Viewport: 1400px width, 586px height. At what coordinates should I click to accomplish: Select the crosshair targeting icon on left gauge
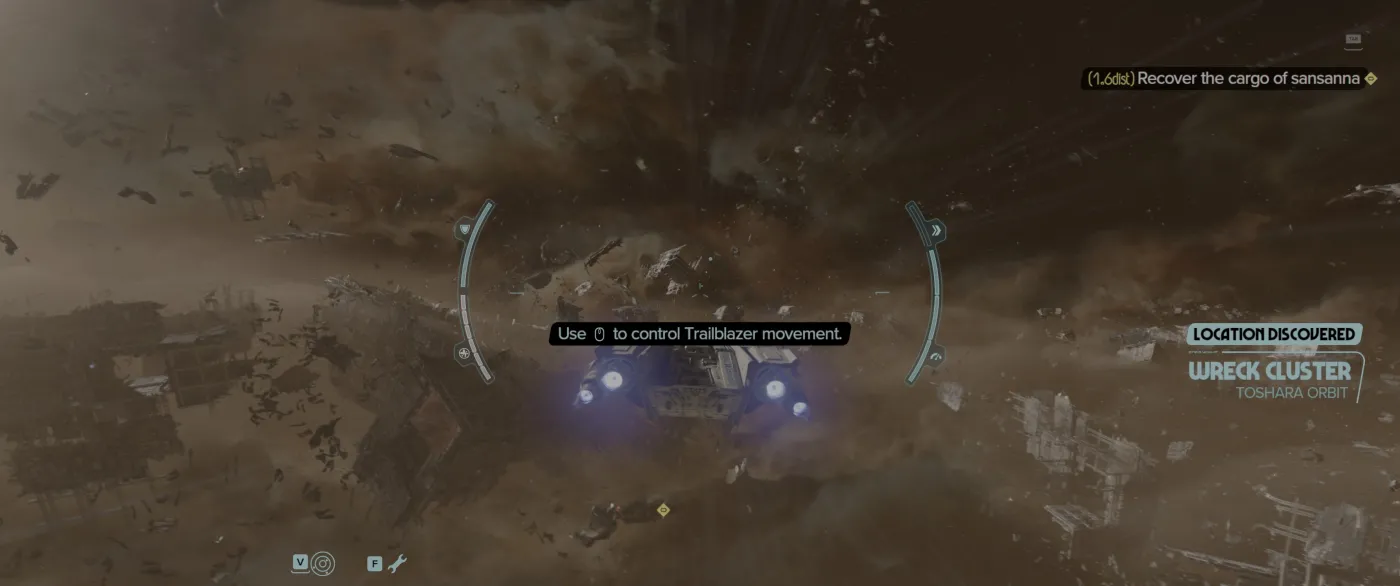pos(464,354)
